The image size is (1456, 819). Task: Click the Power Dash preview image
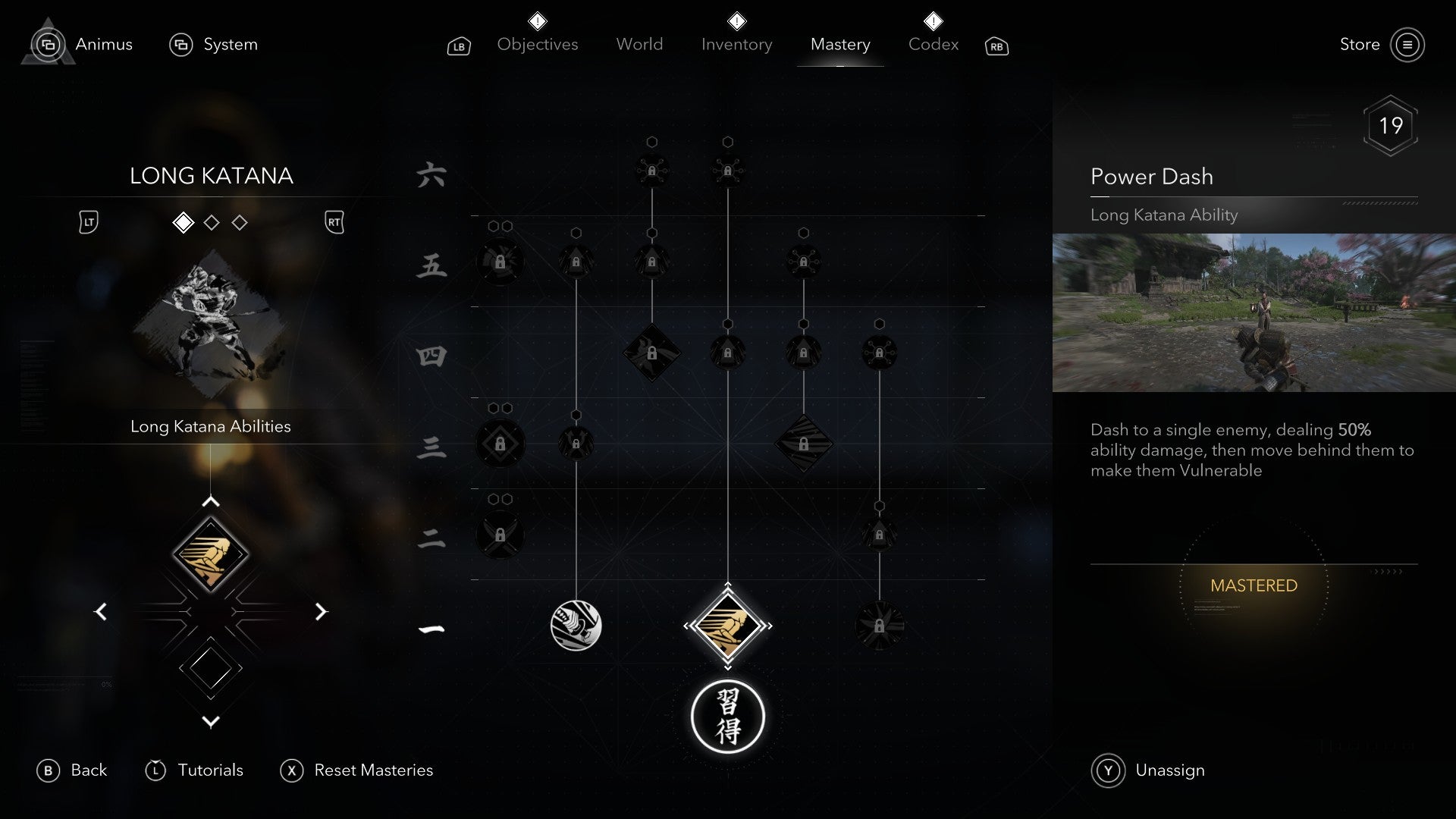point(1254,313)
